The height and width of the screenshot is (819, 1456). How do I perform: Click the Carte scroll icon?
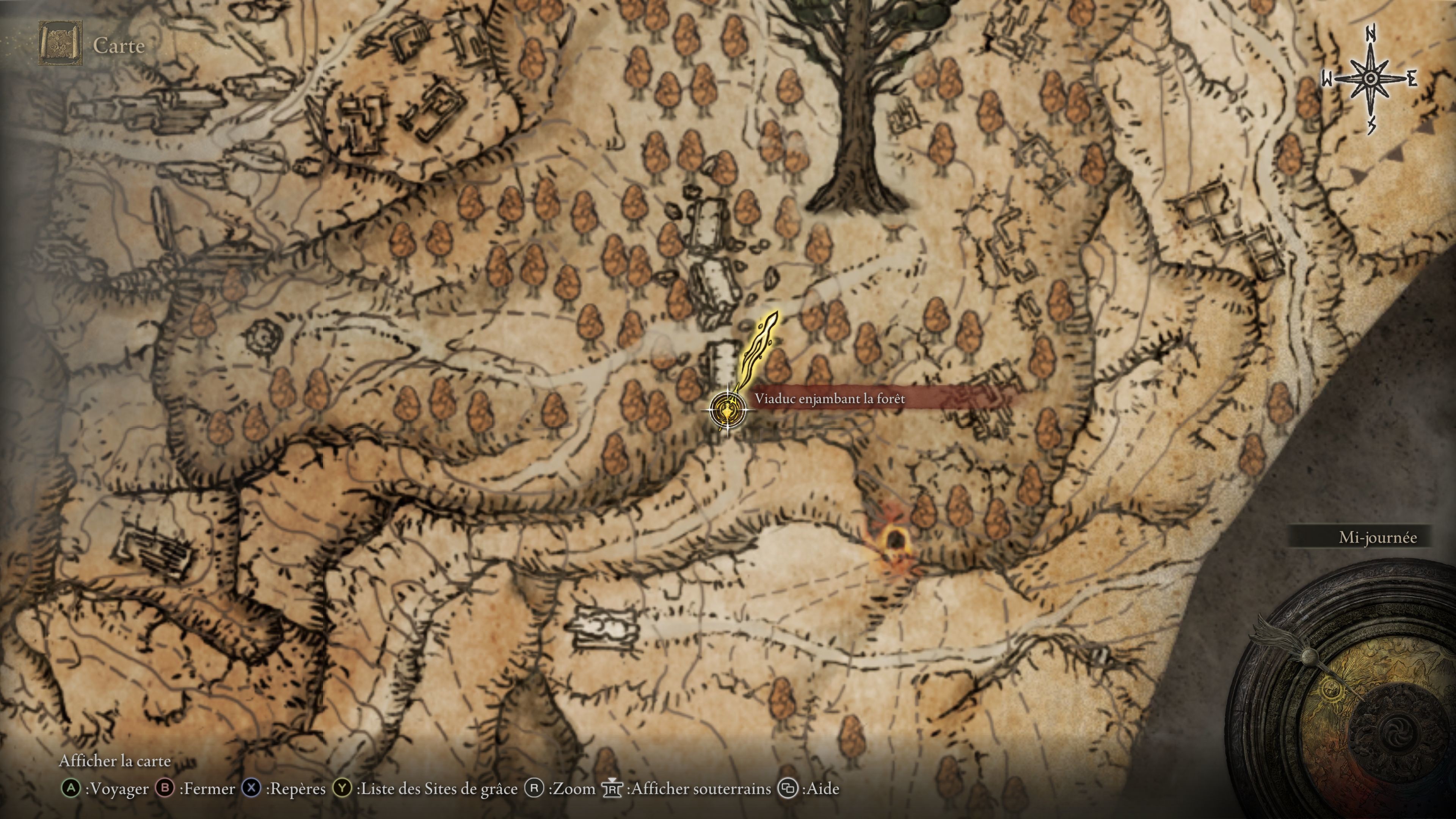pyautogui.click(x=60, y=44)
